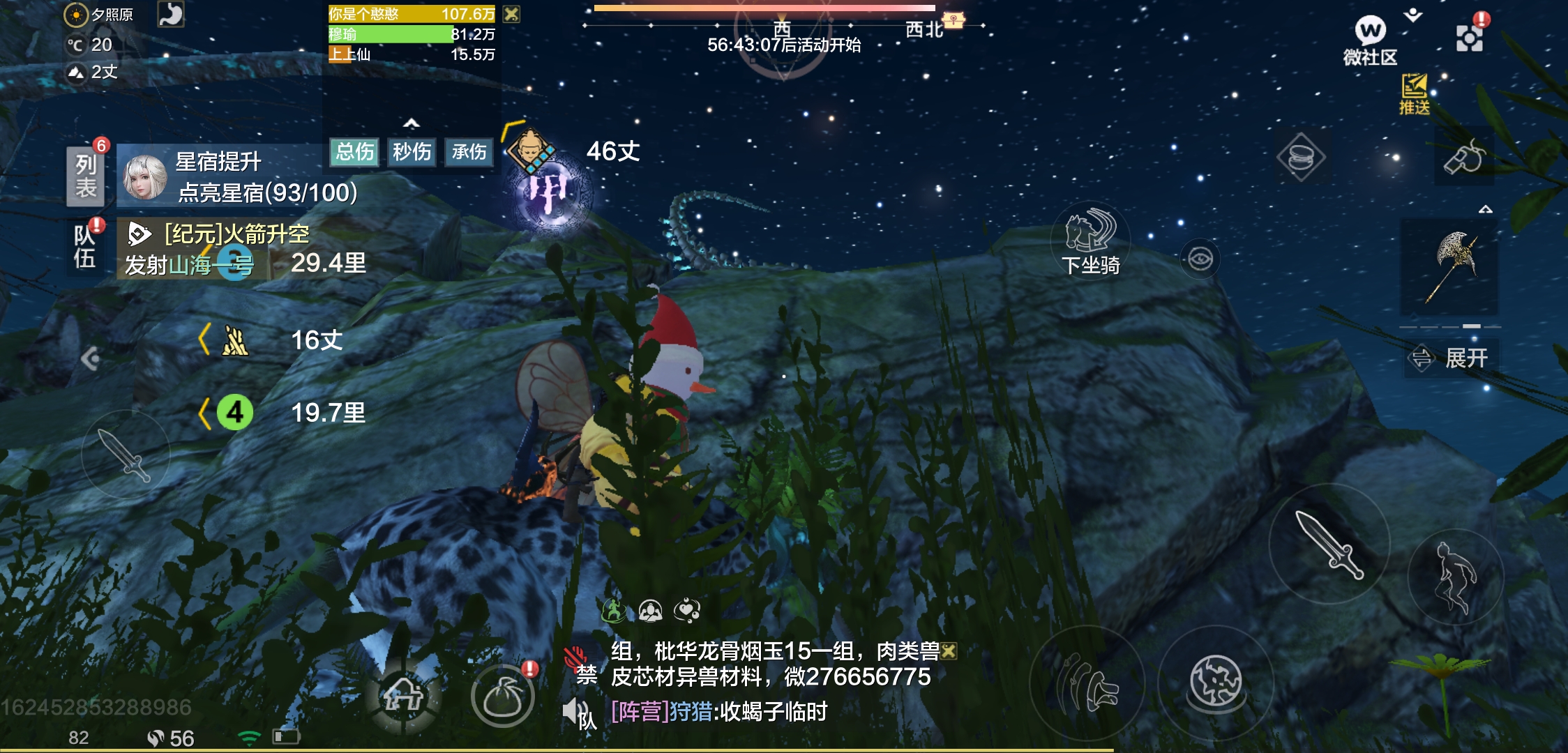The height and width of the screenshot is (753, 1568).
Task: Attack with the main sword button
Action: click(1329, 544)
